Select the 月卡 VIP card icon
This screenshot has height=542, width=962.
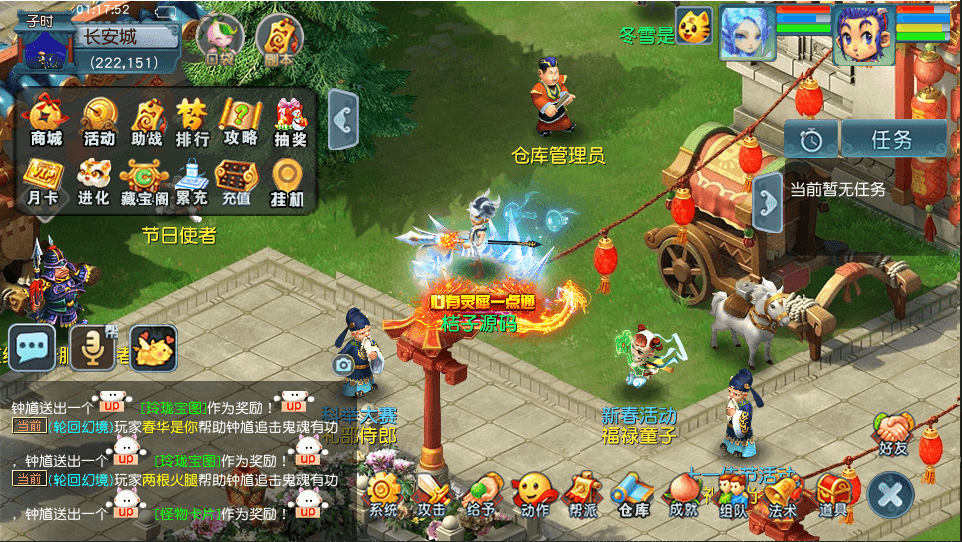42,181
